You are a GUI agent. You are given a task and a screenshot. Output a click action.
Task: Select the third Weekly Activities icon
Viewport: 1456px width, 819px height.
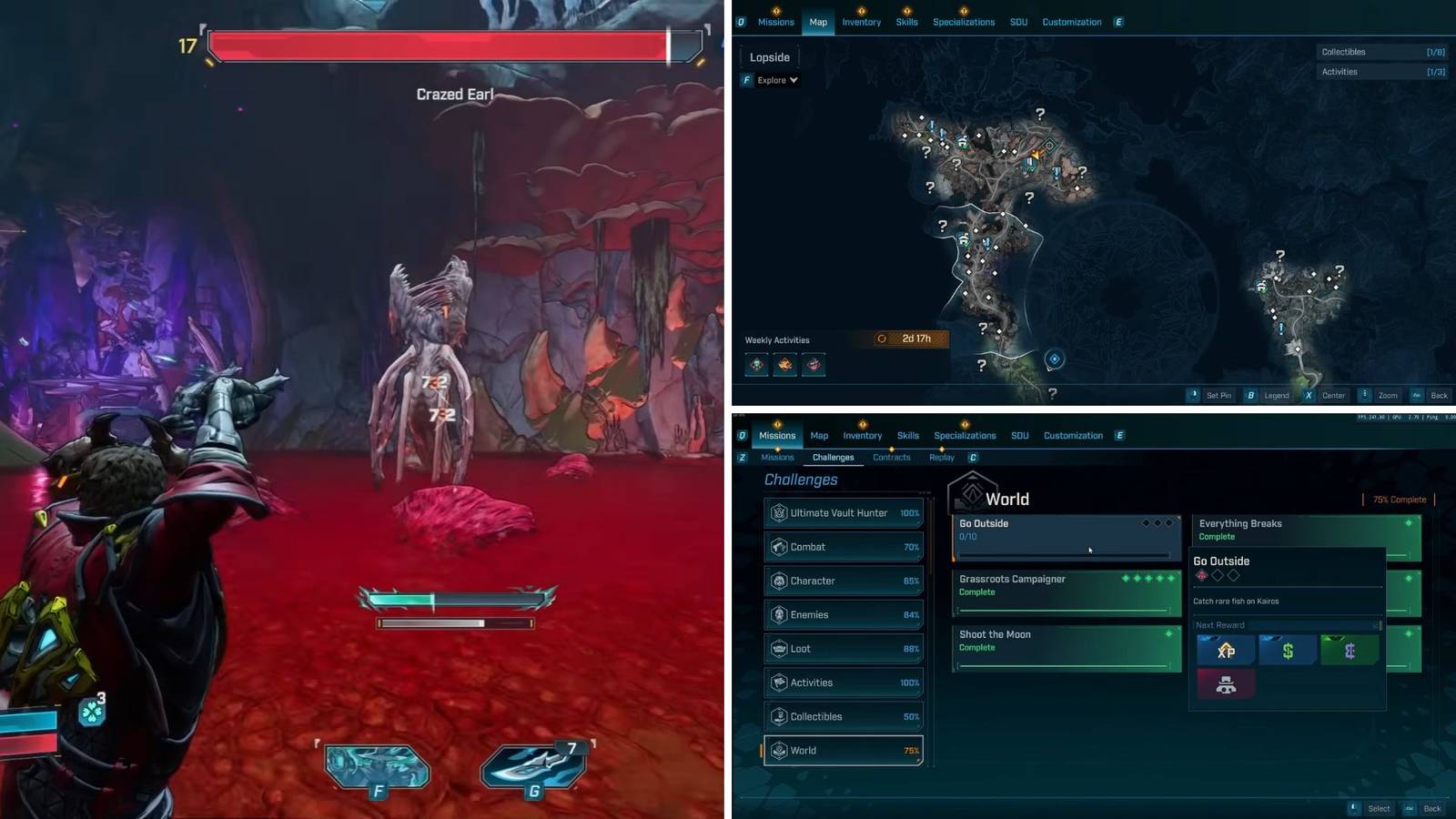[x=814, y=365]
